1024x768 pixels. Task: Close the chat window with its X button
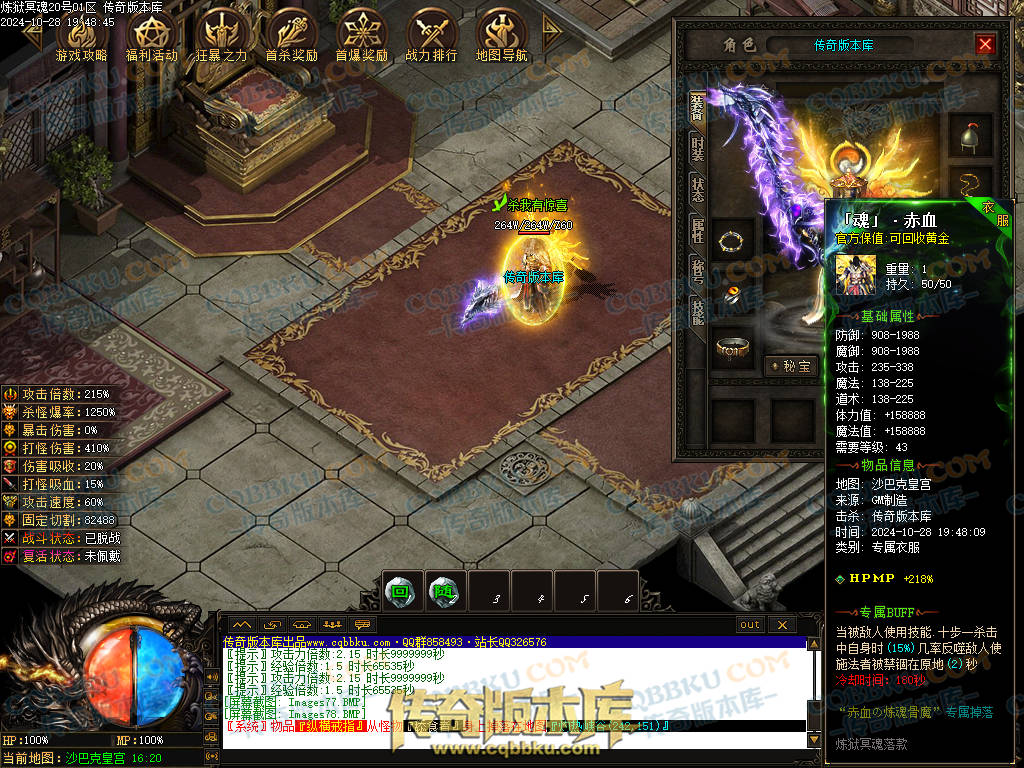pyautogui.click(x=782, y=625)
